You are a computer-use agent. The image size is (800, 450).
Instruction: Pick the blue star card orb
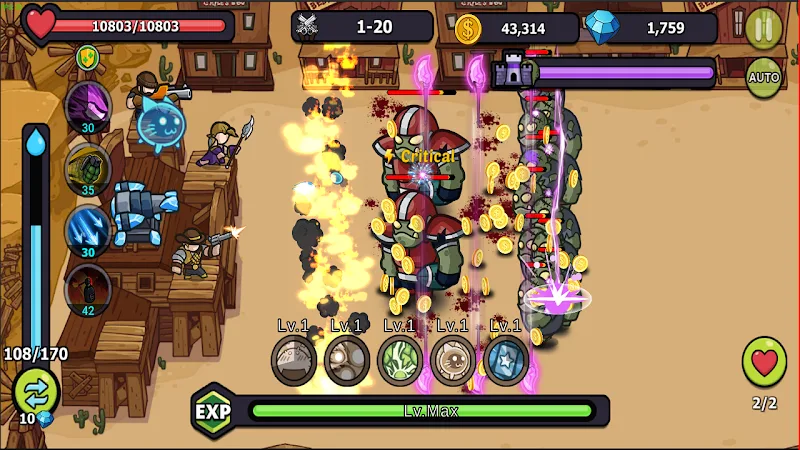click(506, 360)
